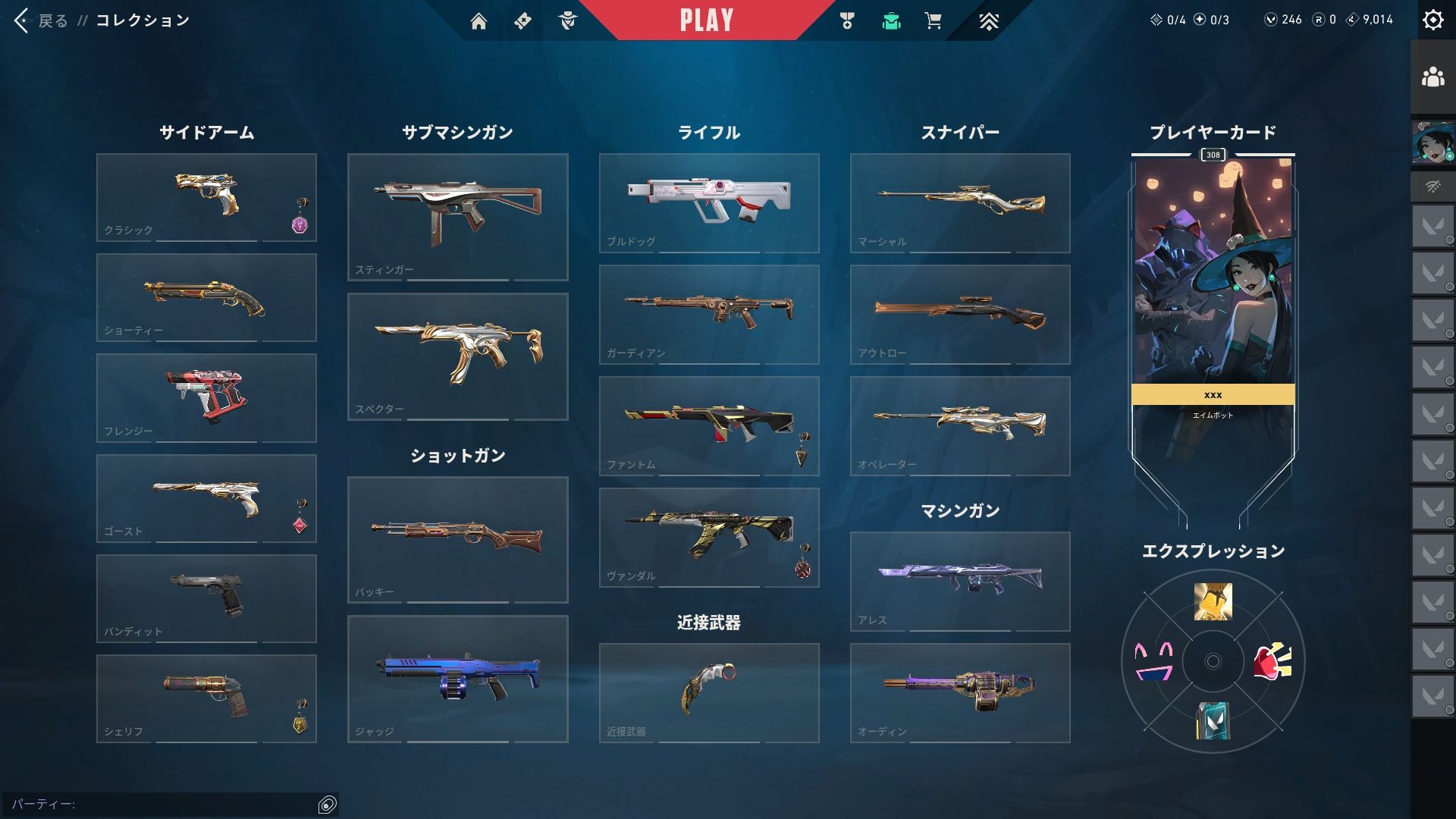Go back using the 戻る arrow
This screenshot has width=1456, height=819.
[22, 20]
